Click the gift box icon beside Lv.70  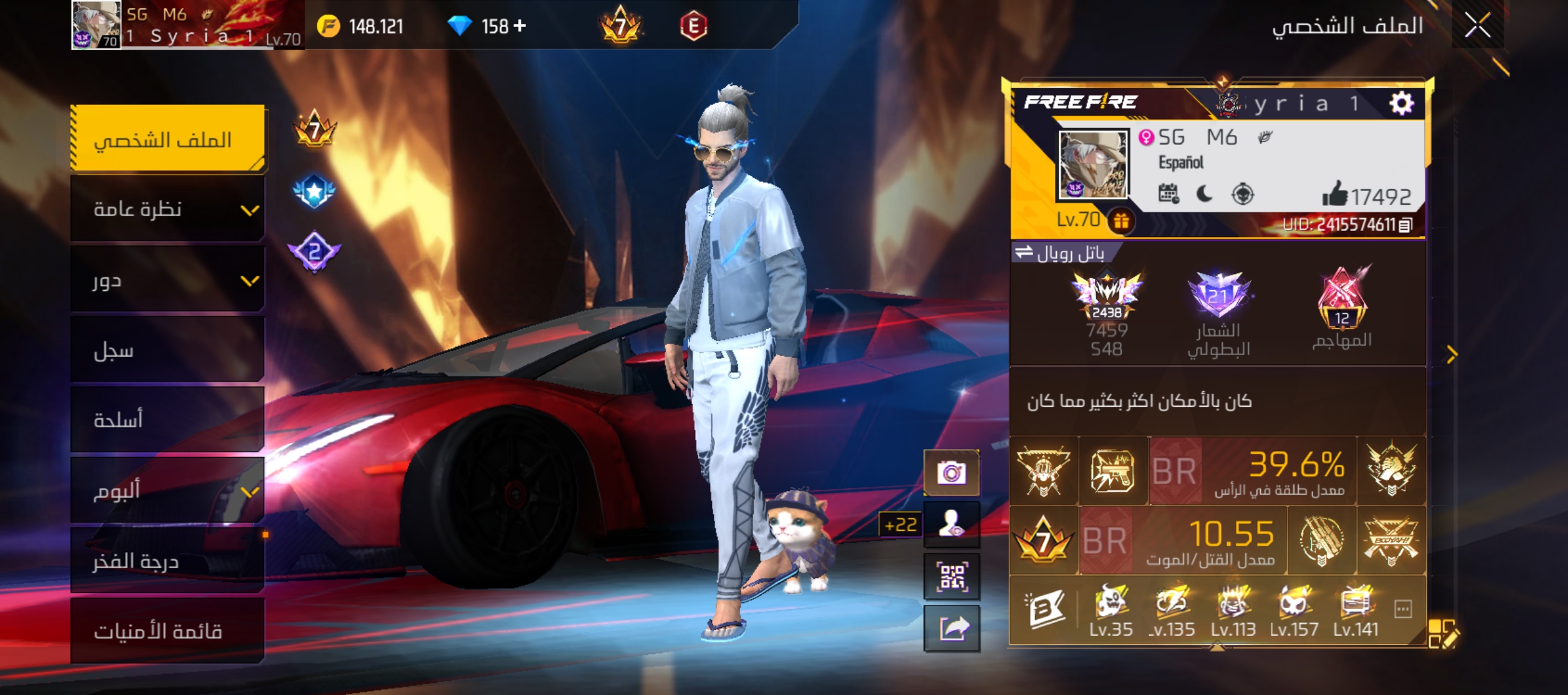point(1121,221)
